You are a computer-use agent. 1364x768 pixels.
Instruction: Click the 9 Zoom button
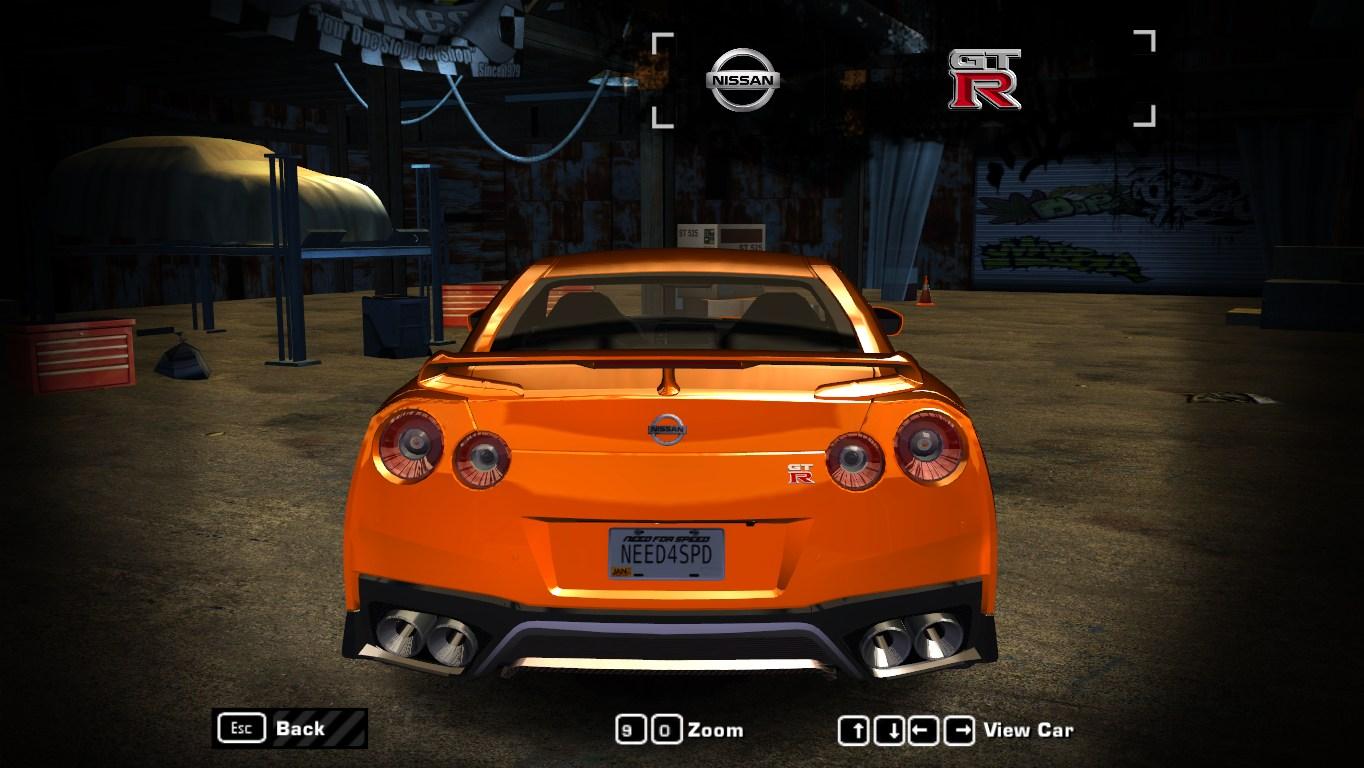630,730
